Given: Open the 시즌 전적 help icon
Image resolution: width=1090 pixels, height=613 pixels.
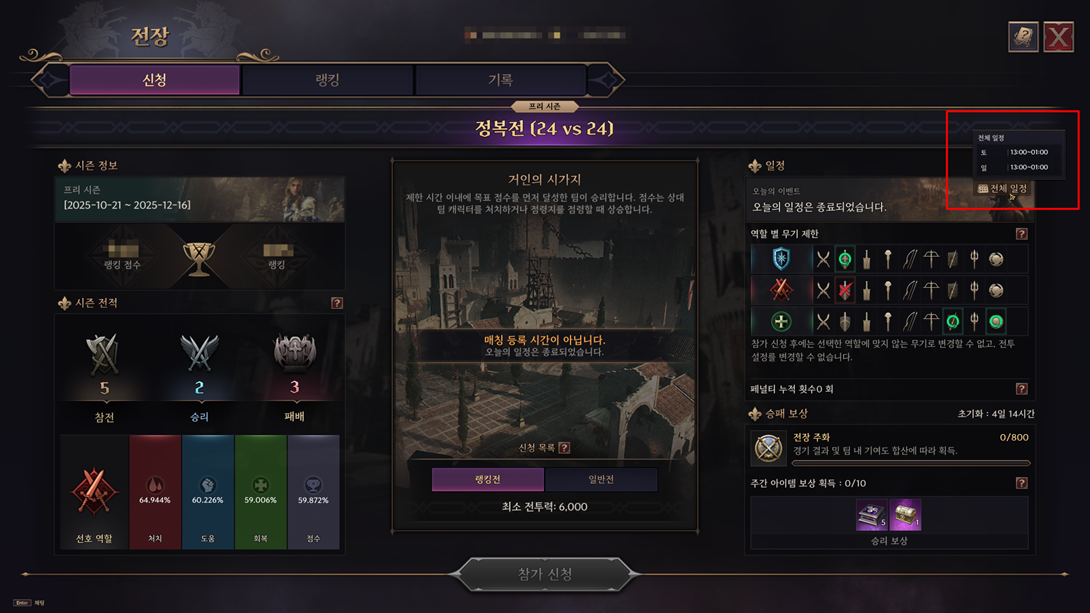Looking at the screenshot, I should click(337, 303).
